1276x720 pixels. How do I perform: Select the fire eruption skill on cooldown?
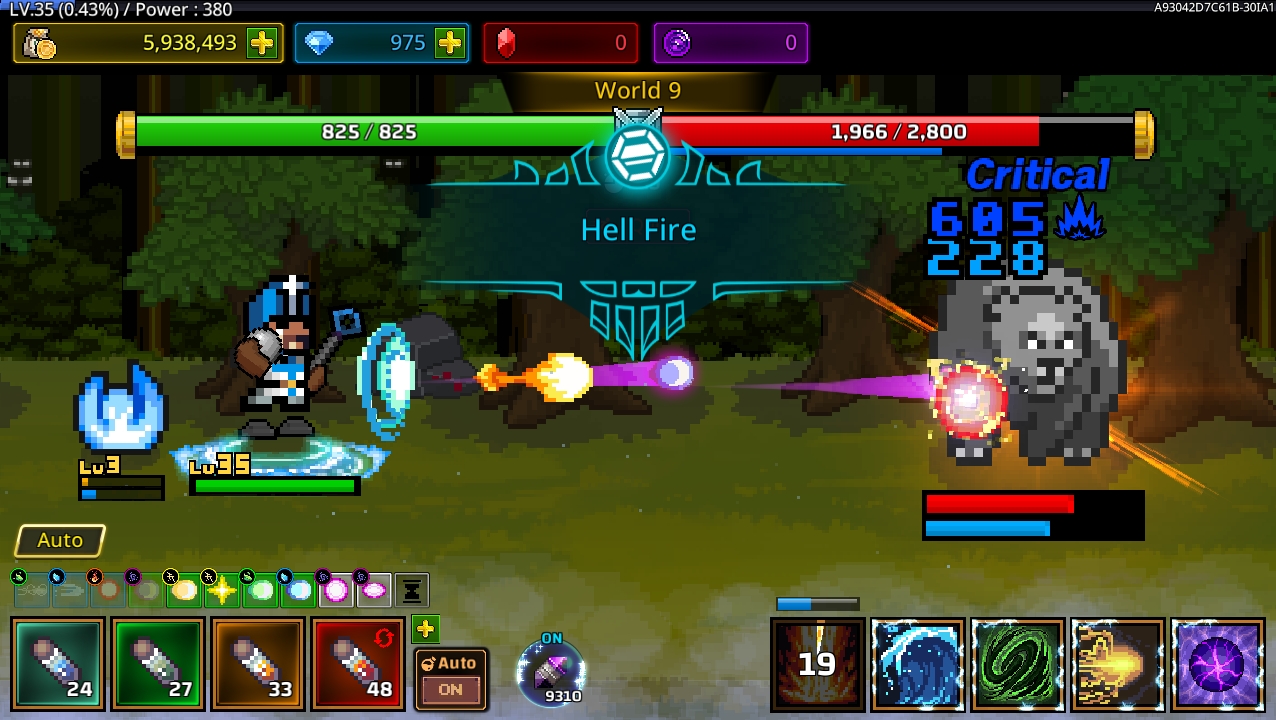click(817, 664)
